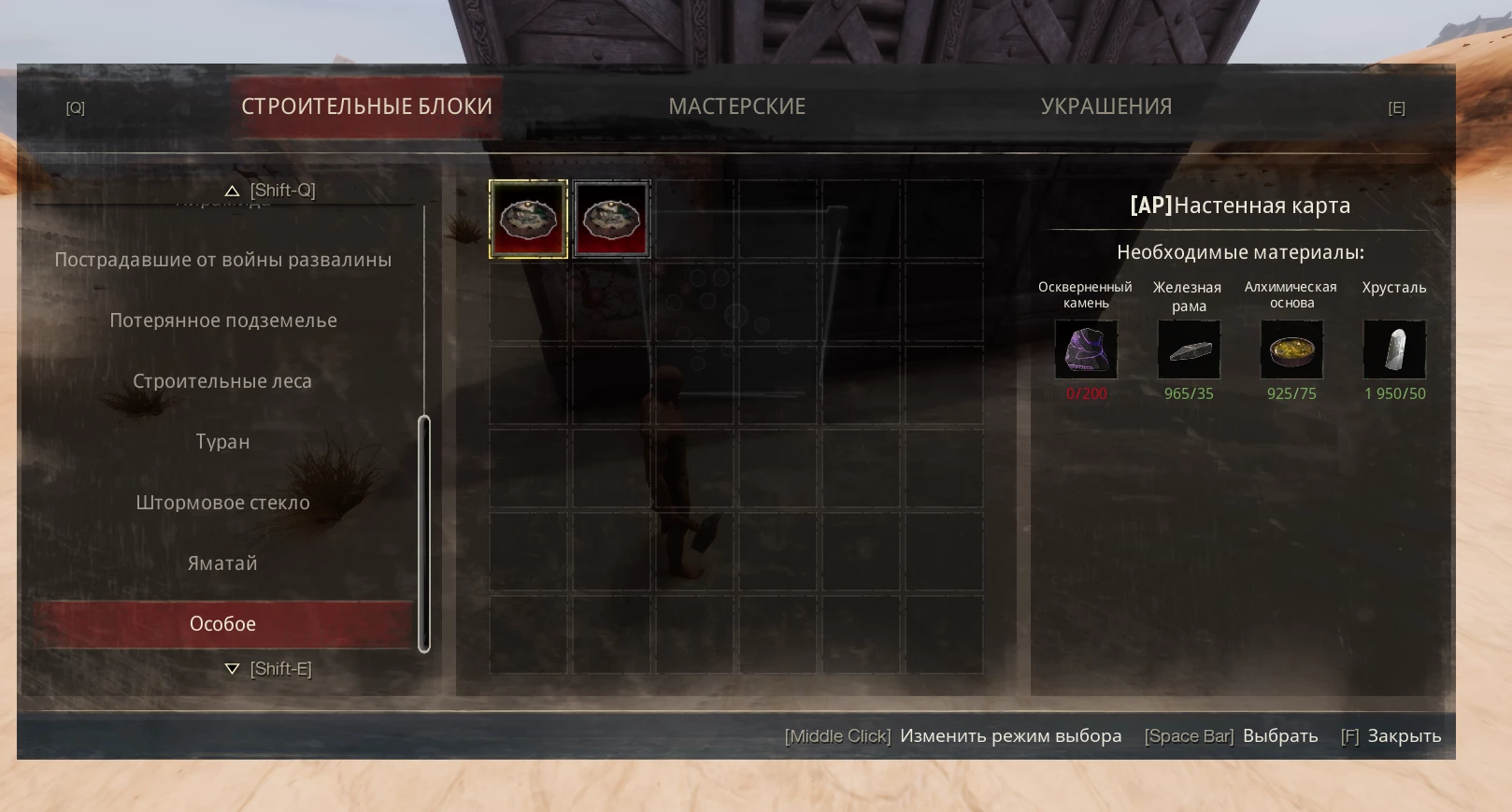This screenshot has width=1512, height=812.
Task: Click the Железная рама material icon
Action: [x=1189, y=349]
